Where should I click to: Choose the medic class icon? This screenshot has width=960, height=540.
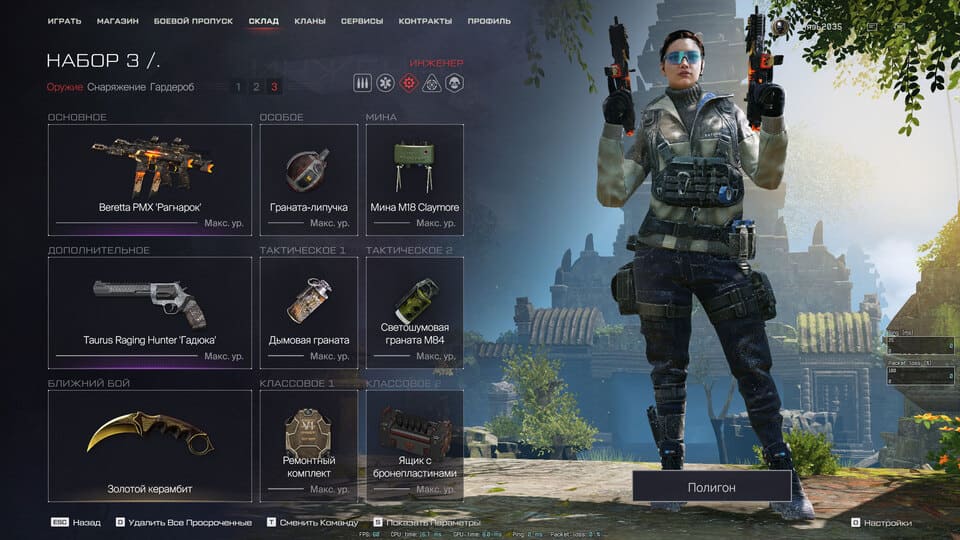[385, 83]
